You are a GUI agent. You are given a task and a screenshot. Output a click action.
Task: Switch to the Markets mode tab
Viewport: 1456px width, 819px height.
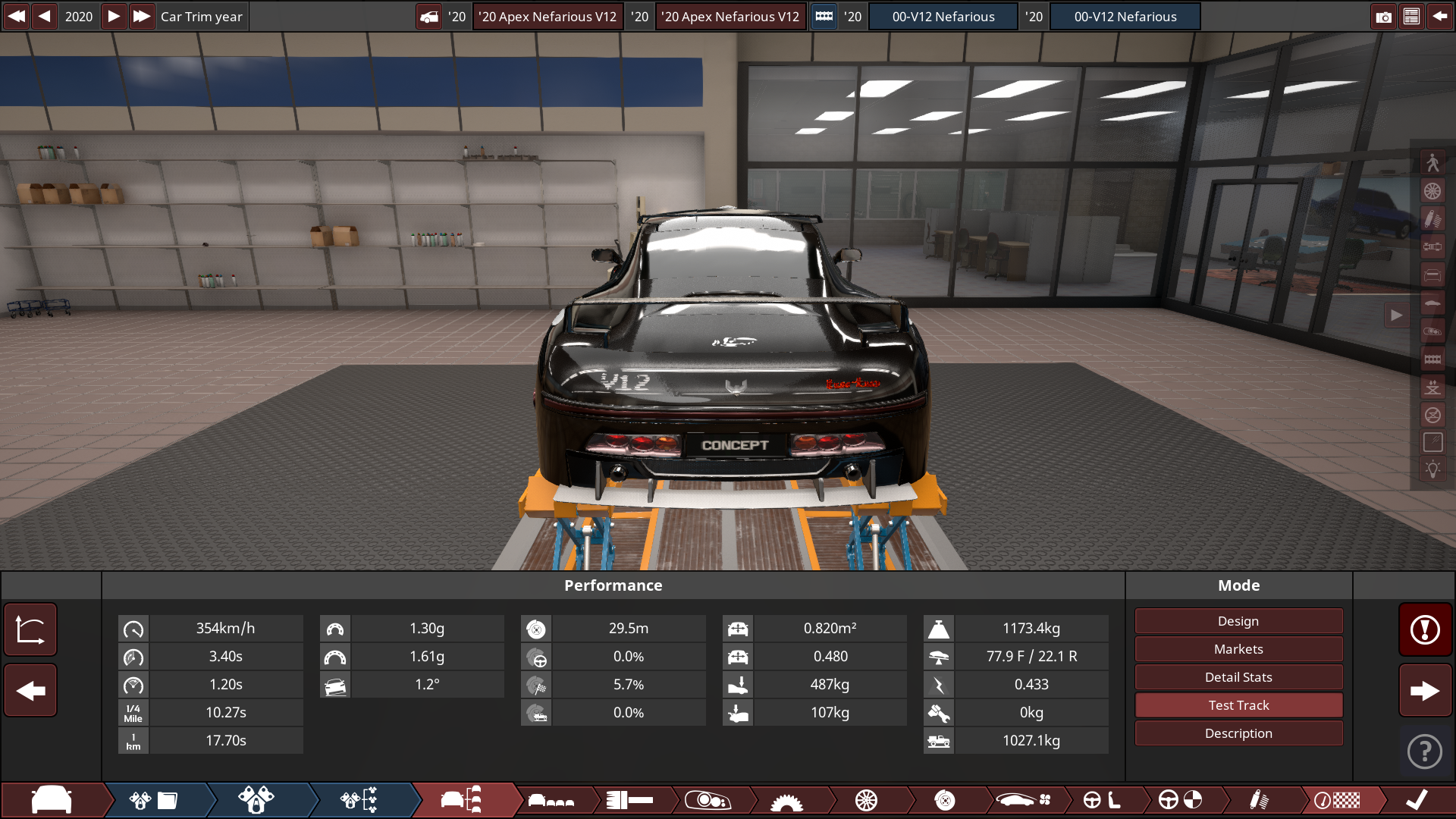click(1238, 648)
